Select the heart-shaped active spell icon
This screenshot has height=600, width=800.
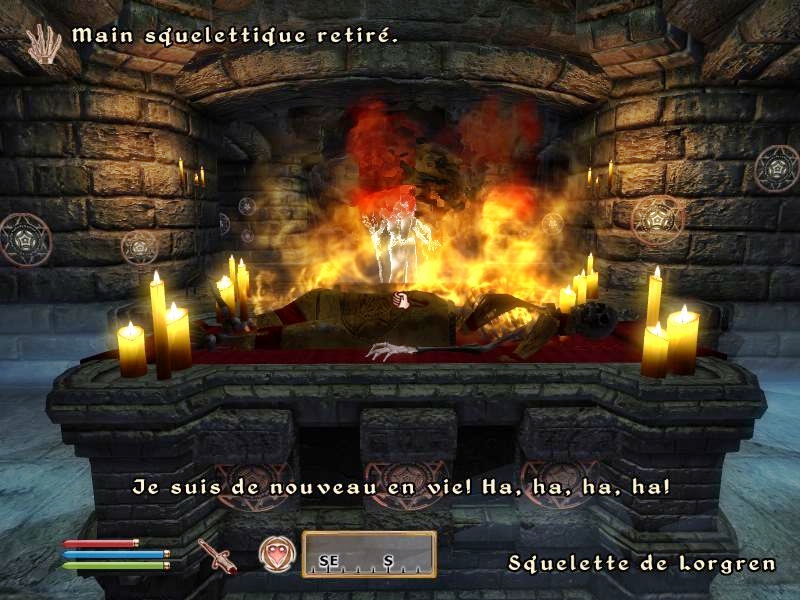277,553
